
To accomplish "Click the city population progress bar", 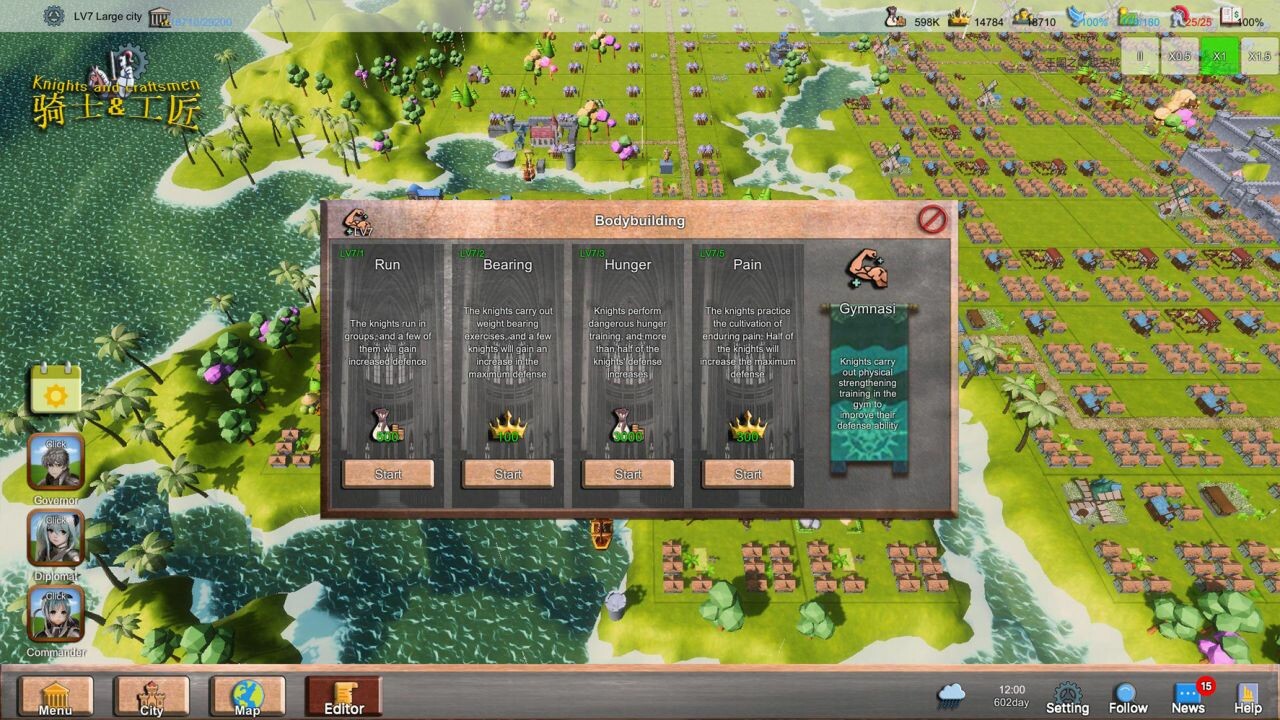I will [x=180, y=16].
